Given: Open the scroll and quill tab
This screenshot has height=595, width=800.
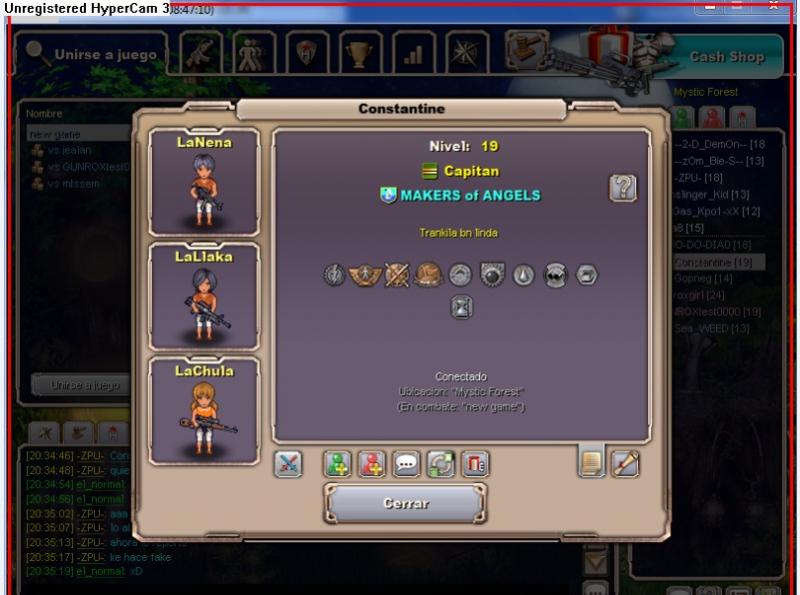Looking at the screenshot, I should 626,463.
